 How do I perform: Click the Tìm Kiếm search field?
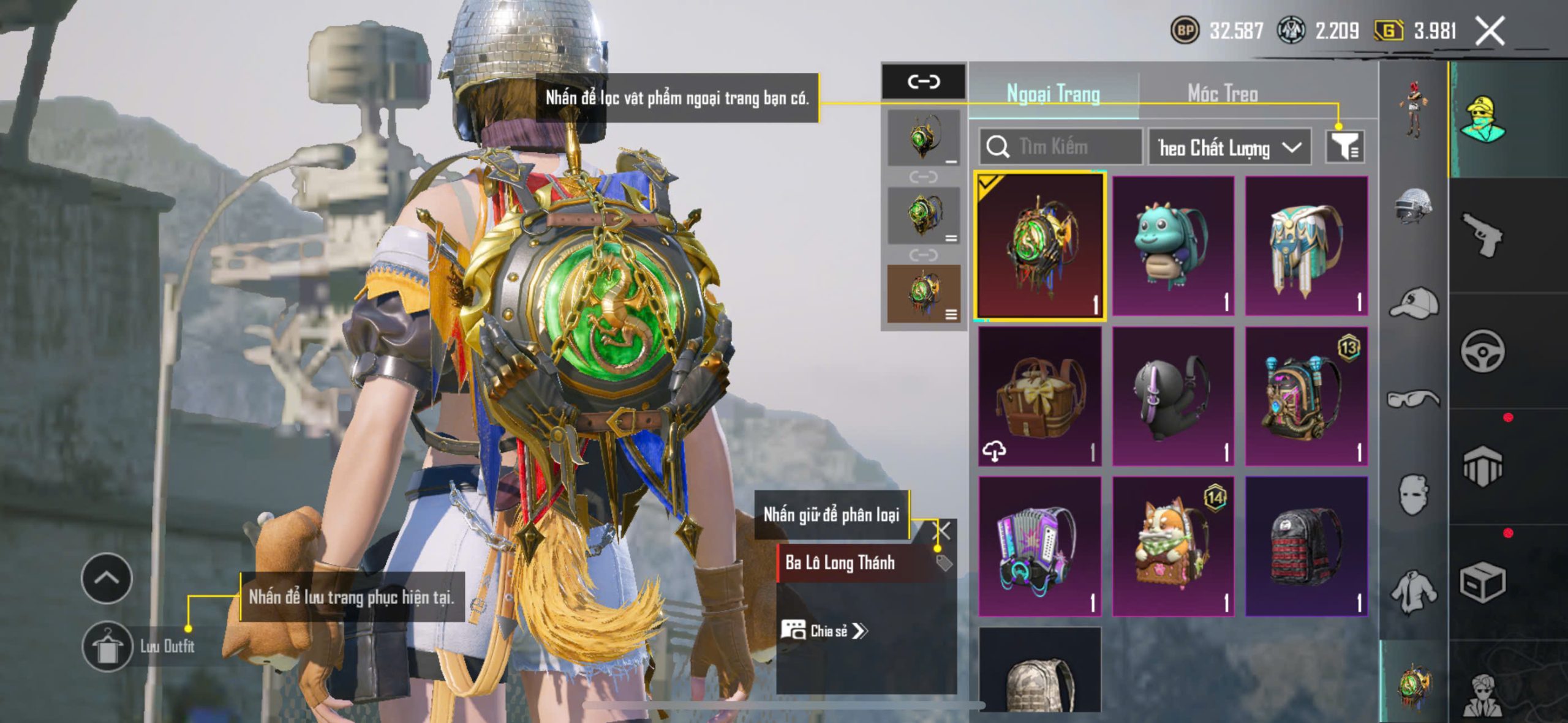click(x=1061, y=147)
